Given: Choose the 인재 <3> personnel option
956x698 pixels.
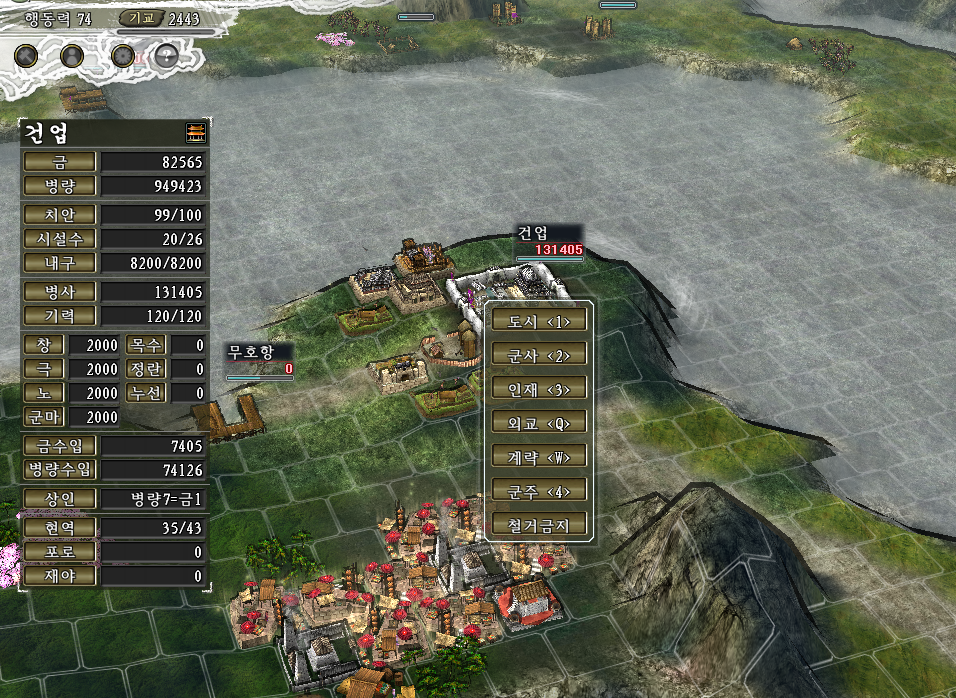Looking at the screenshot, I should 539,388.
